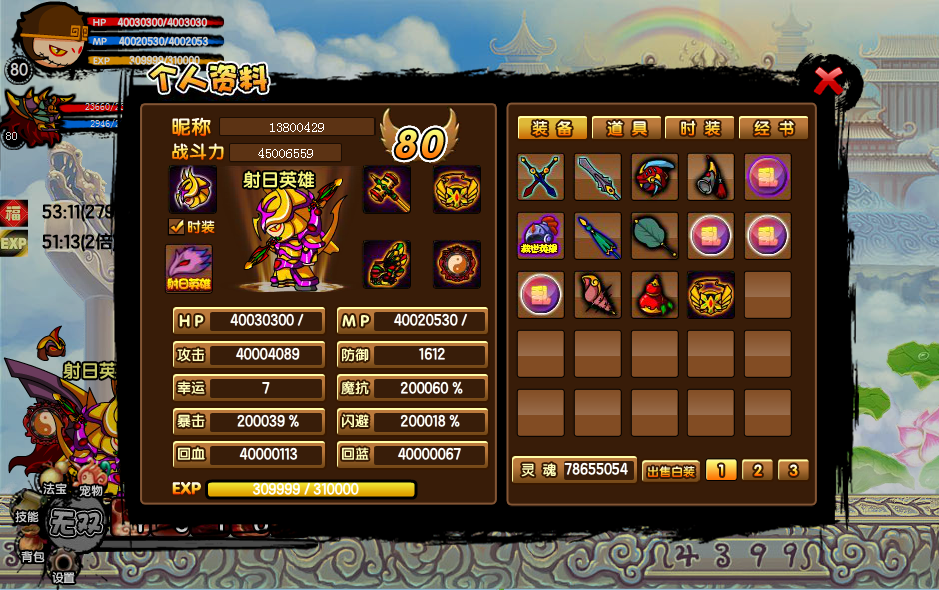This screenshot has width=939, height=590.
Task: Open the 时装 costume tab
Action: tap(700, 128)
